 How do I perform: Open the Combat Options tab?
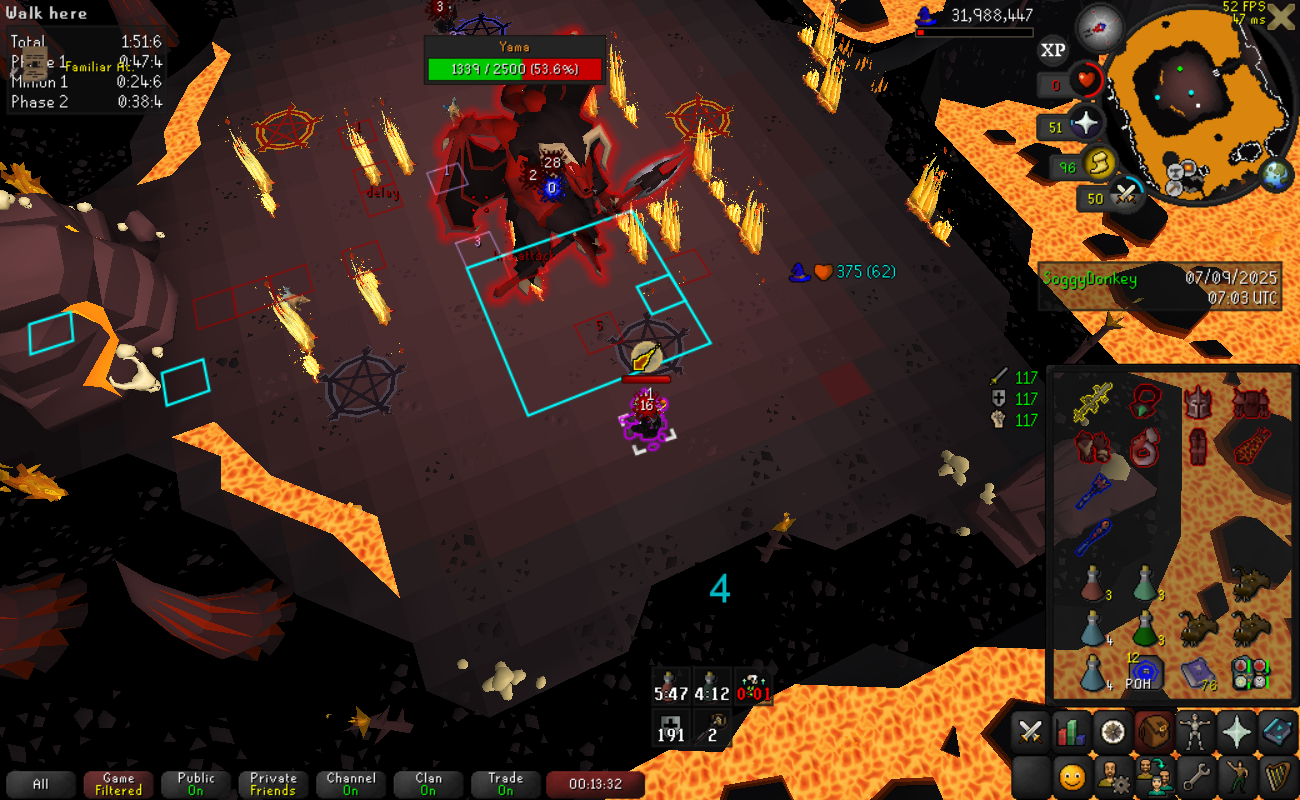[x=1030, y=733]
